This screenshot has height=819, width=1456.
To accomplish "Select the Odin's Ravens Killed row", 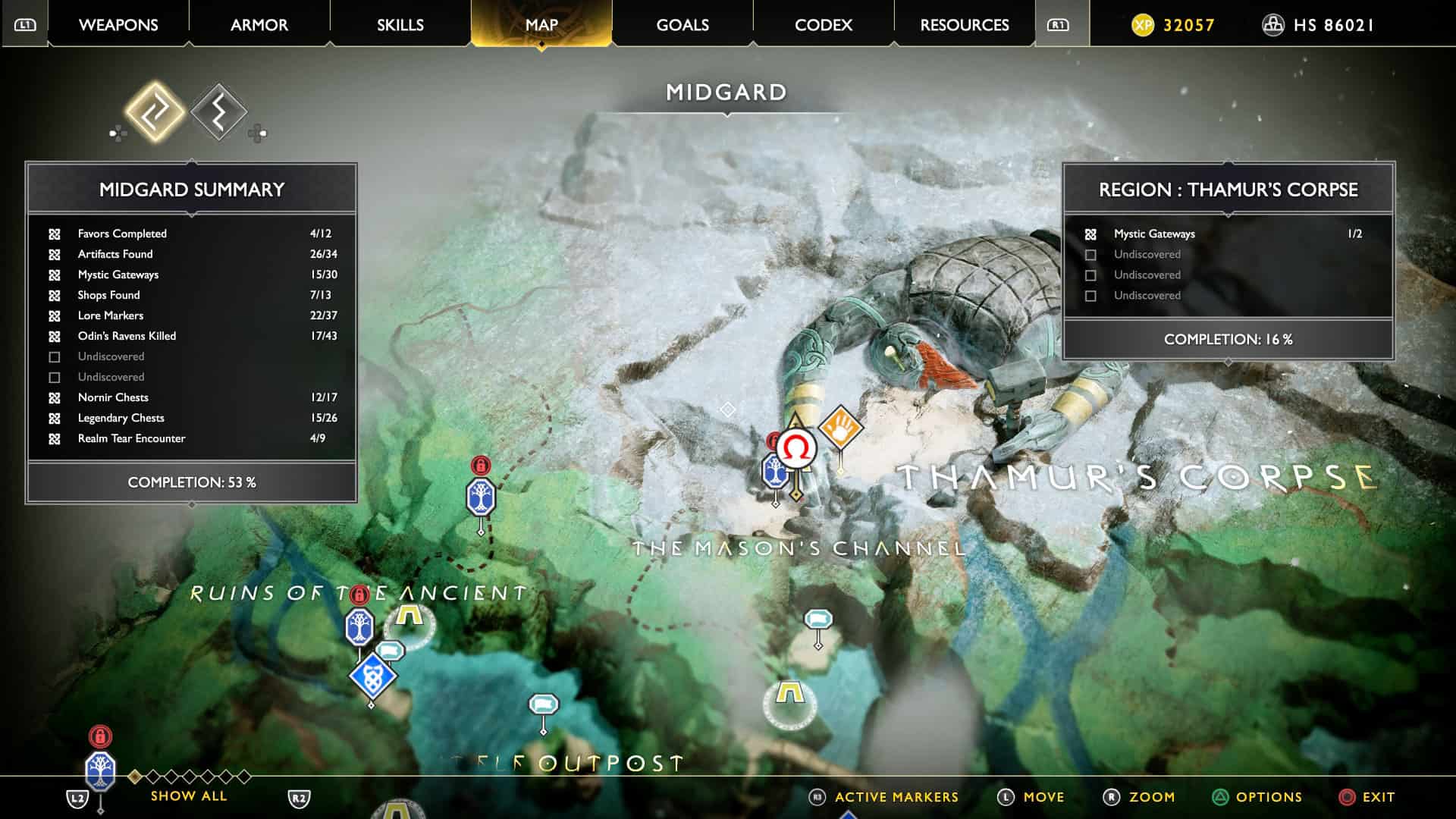I will point(191,336).
